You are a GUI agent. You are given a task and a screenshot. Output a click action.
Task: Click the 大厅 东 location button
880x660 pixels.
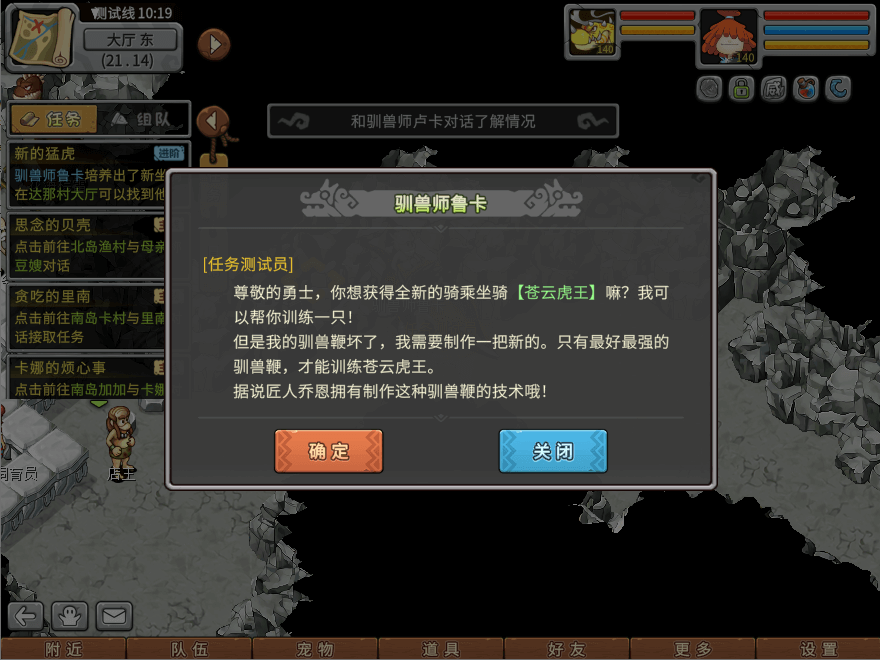(130, 40)
